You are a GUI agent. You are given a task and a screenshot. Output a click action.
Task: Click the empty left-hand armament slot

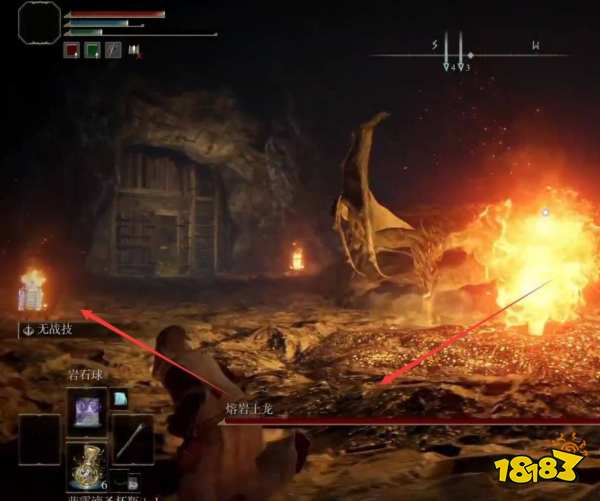point(39,437)
